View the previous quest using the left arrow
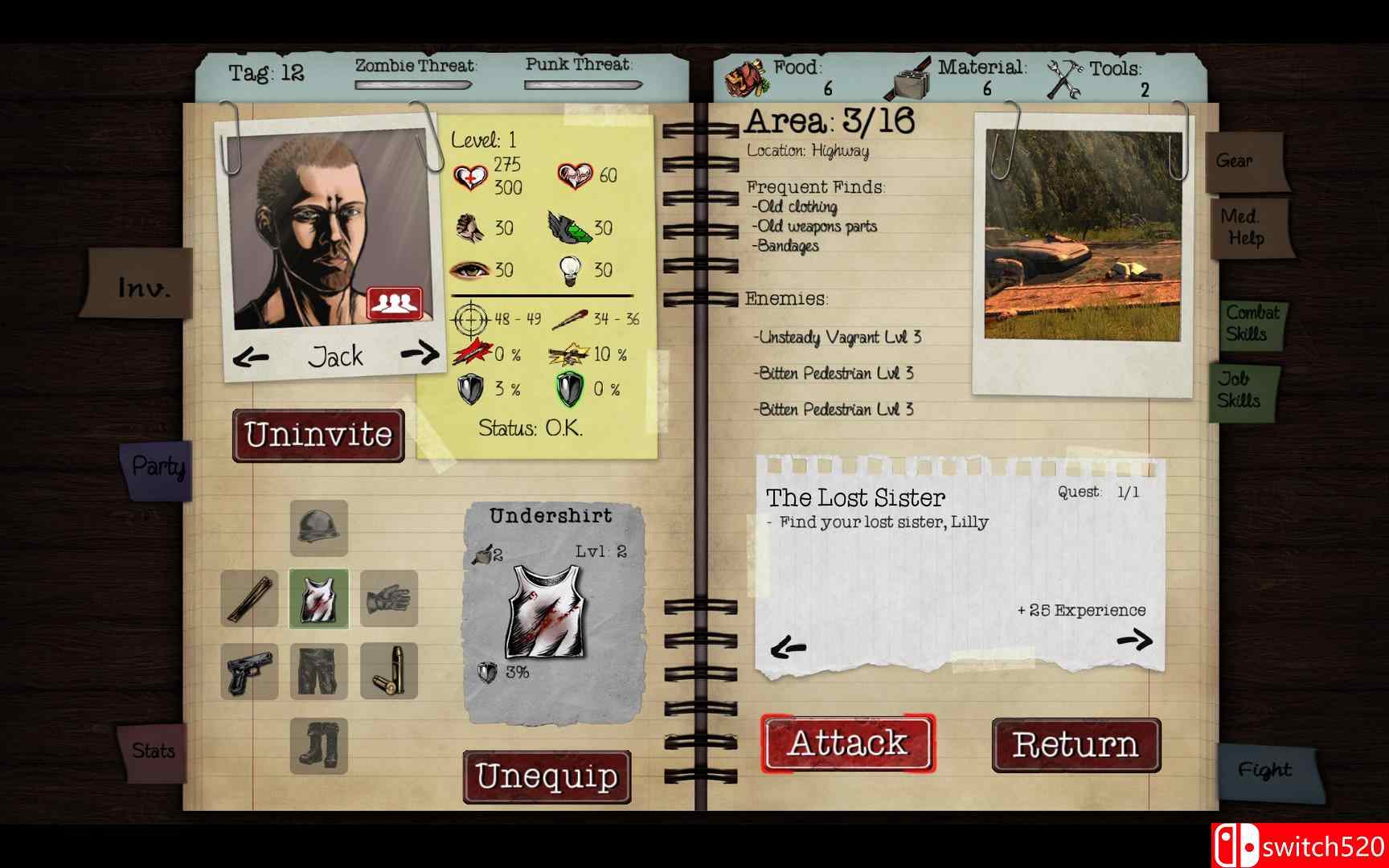This screenshot has height=868, width=1389. (789, 643)
